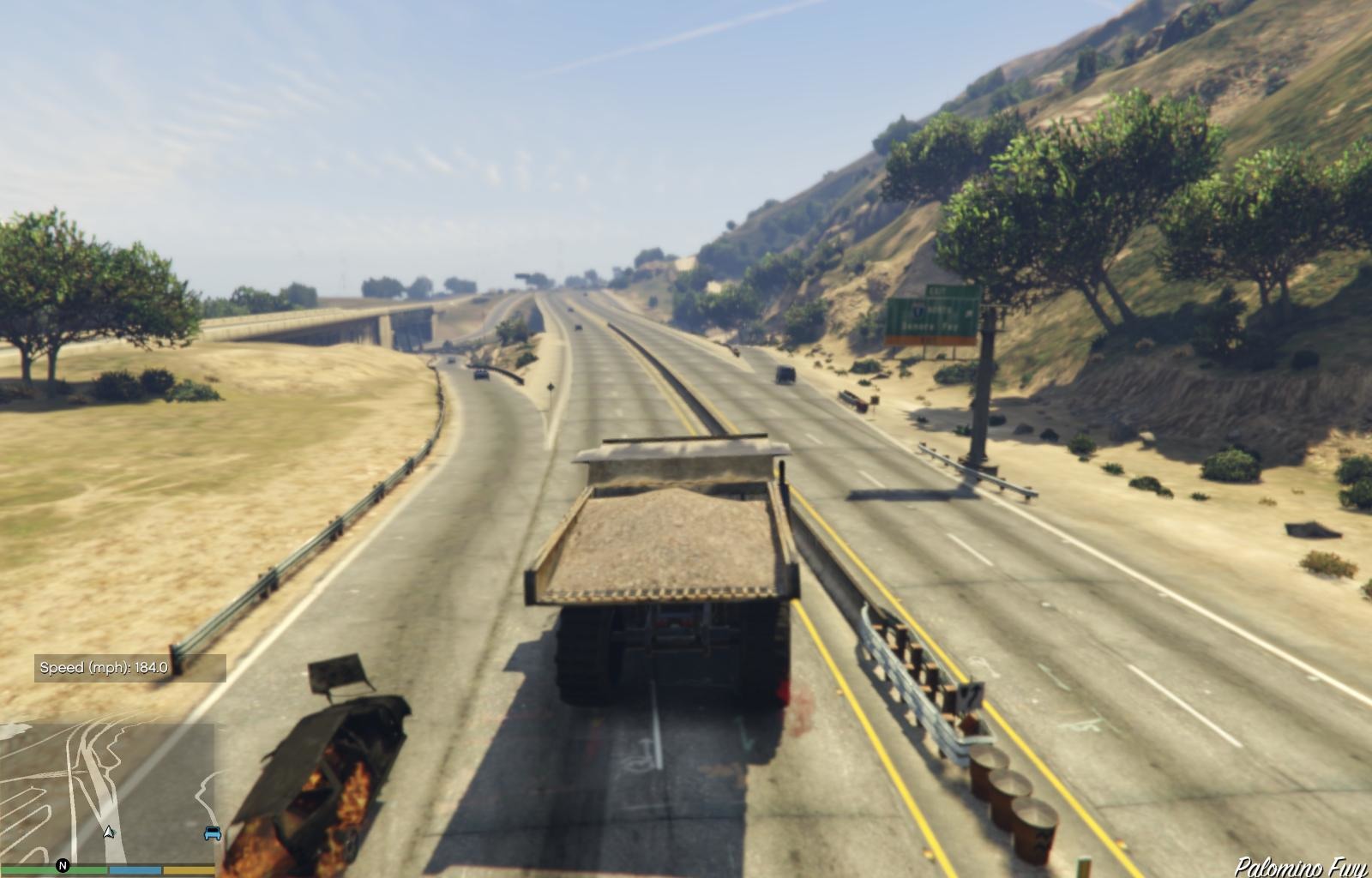Click the black N compass marker on the minimap
Viewport: 1372px width, 878px height.
coord(63,865)
